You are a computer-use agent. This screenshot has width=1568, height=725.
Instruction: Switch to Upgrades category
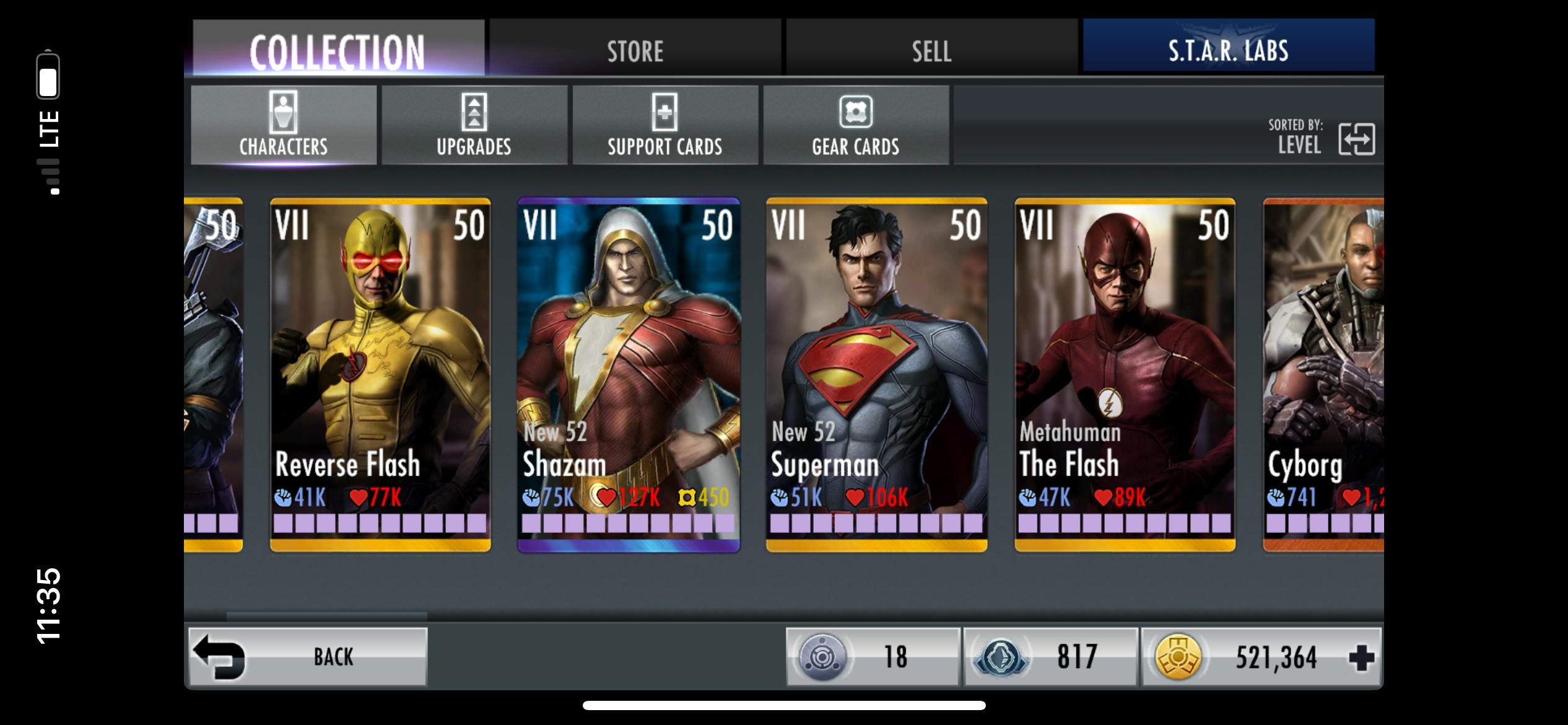coord(474,125)
